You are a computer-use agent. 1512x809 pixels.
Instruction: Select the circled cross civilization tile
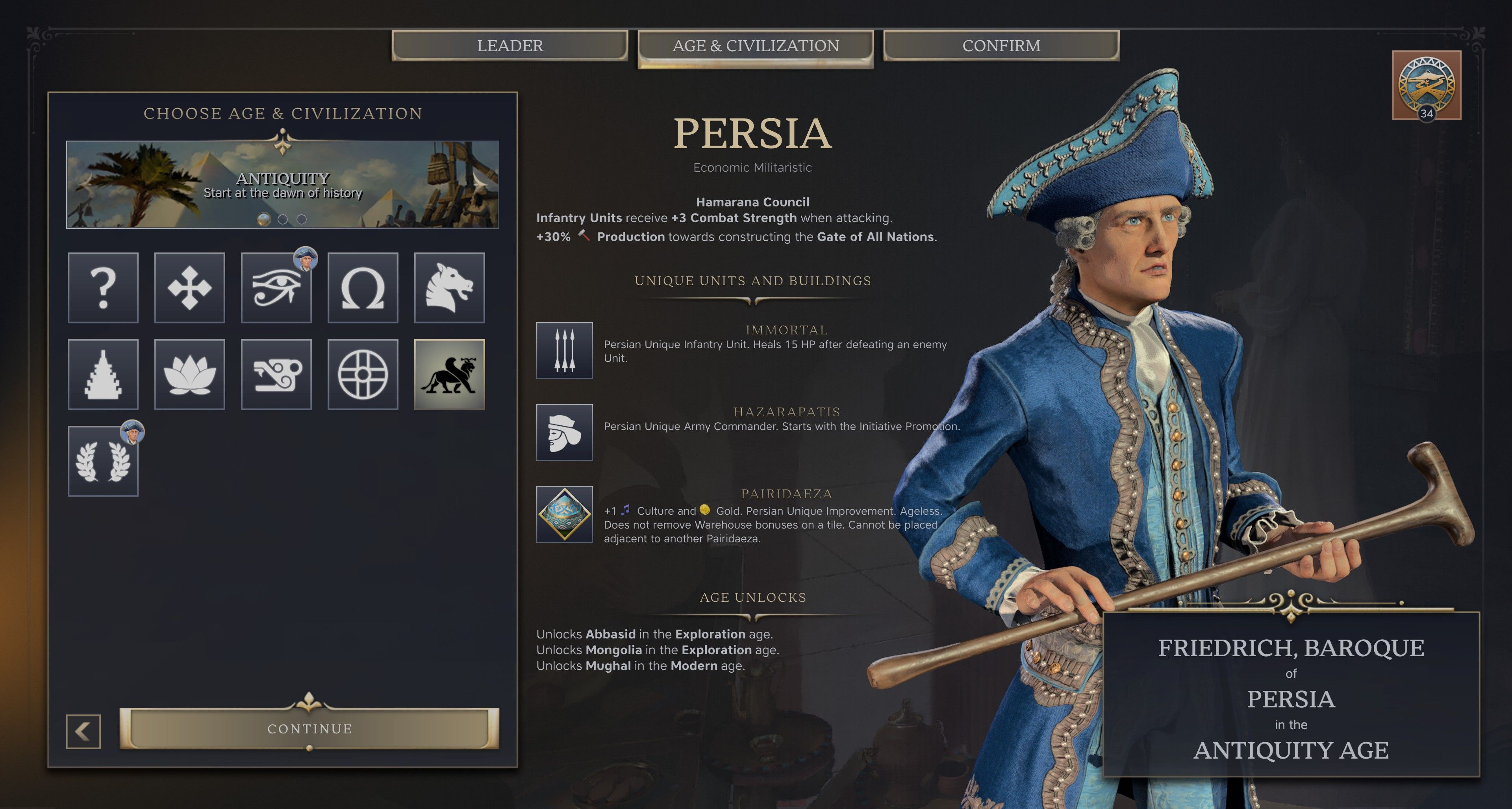pos(363,375)
